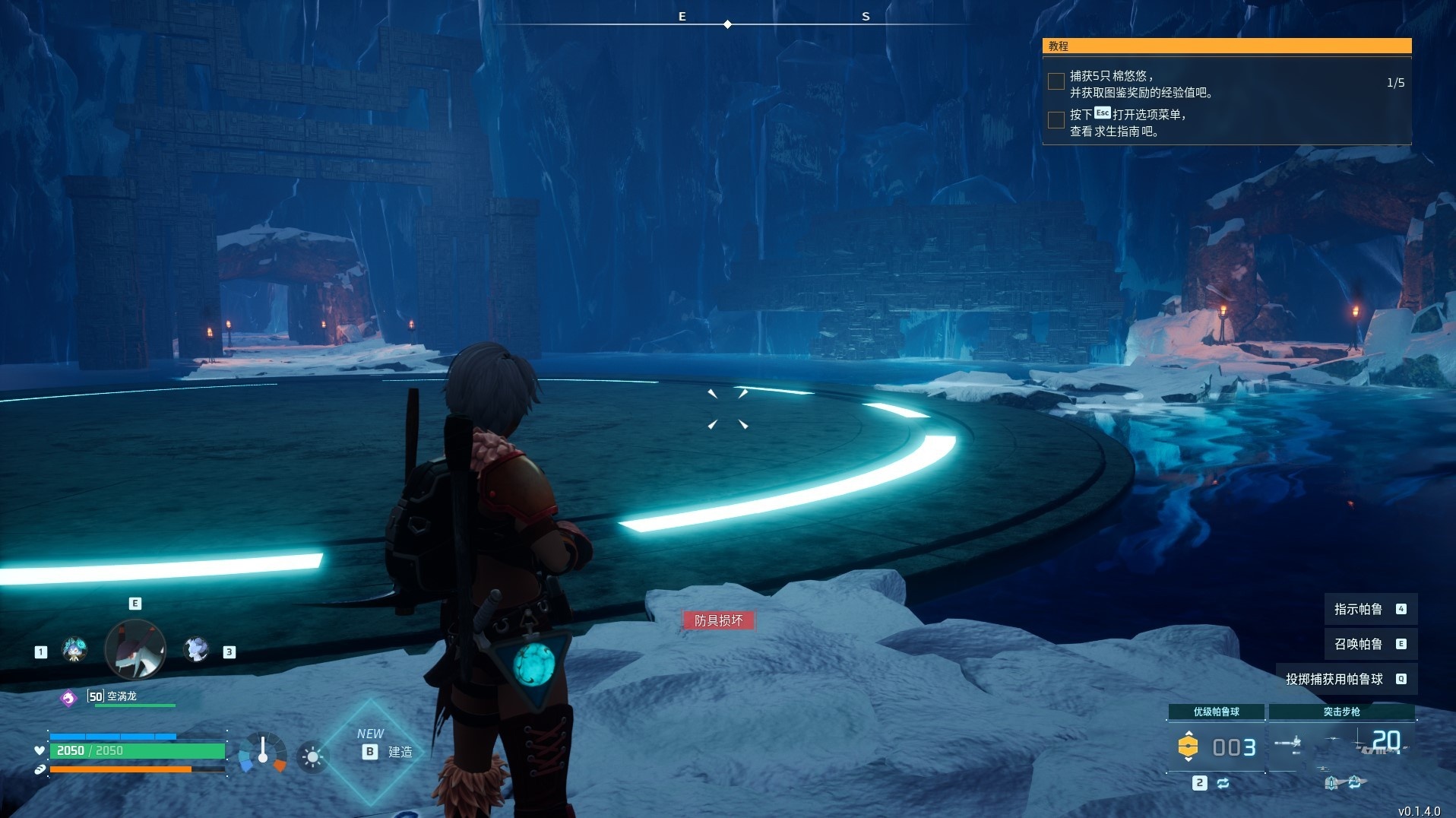Click the 指示帕鲁 command option
This screenshot has width=1456, height=818.
point(1369,609)
